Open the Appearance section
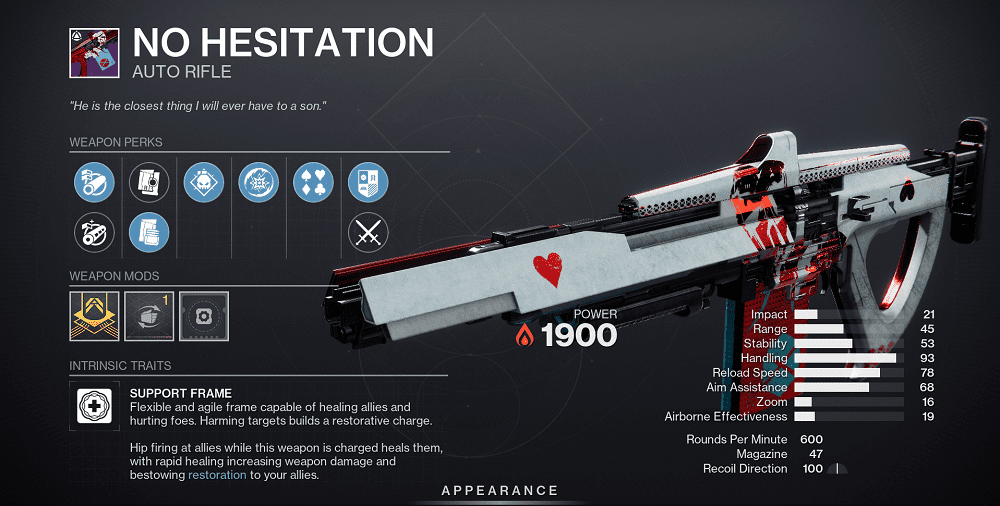The height and width of the screenshot is (506, 1000). pos(500,490)
